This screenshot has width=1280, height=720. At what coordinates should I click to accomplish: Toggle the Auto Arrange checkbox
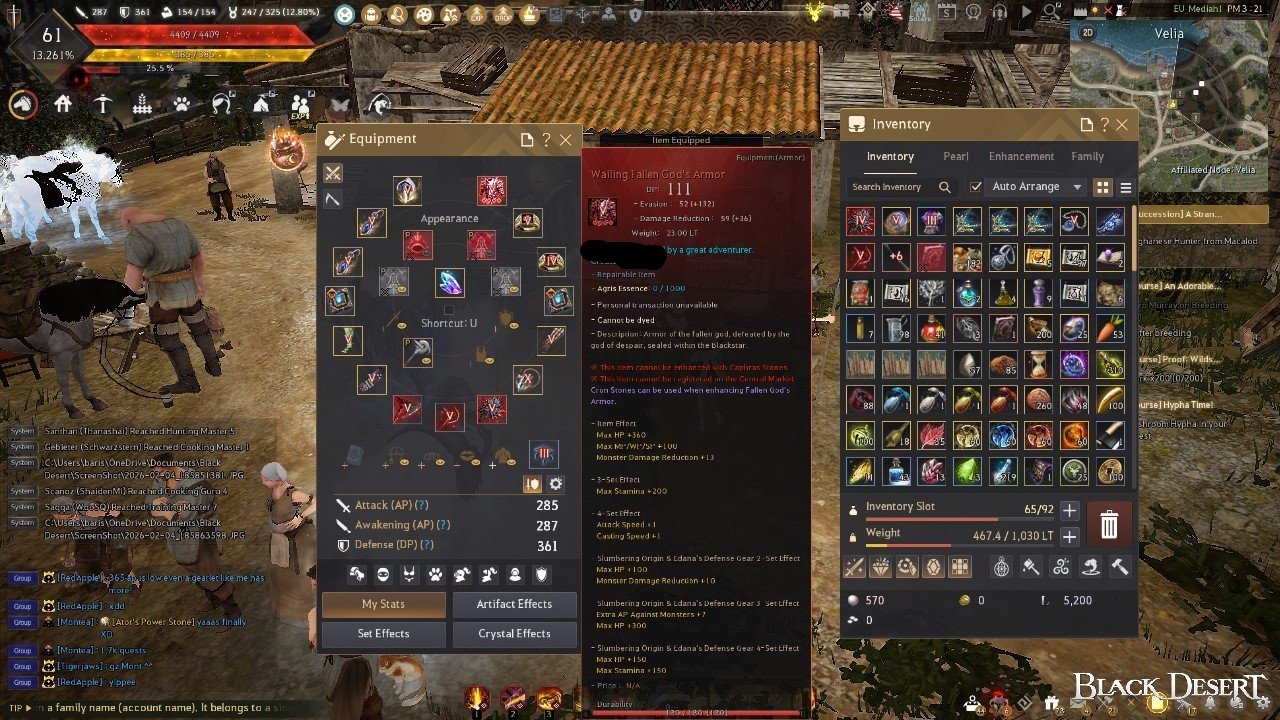coord(976,187)
